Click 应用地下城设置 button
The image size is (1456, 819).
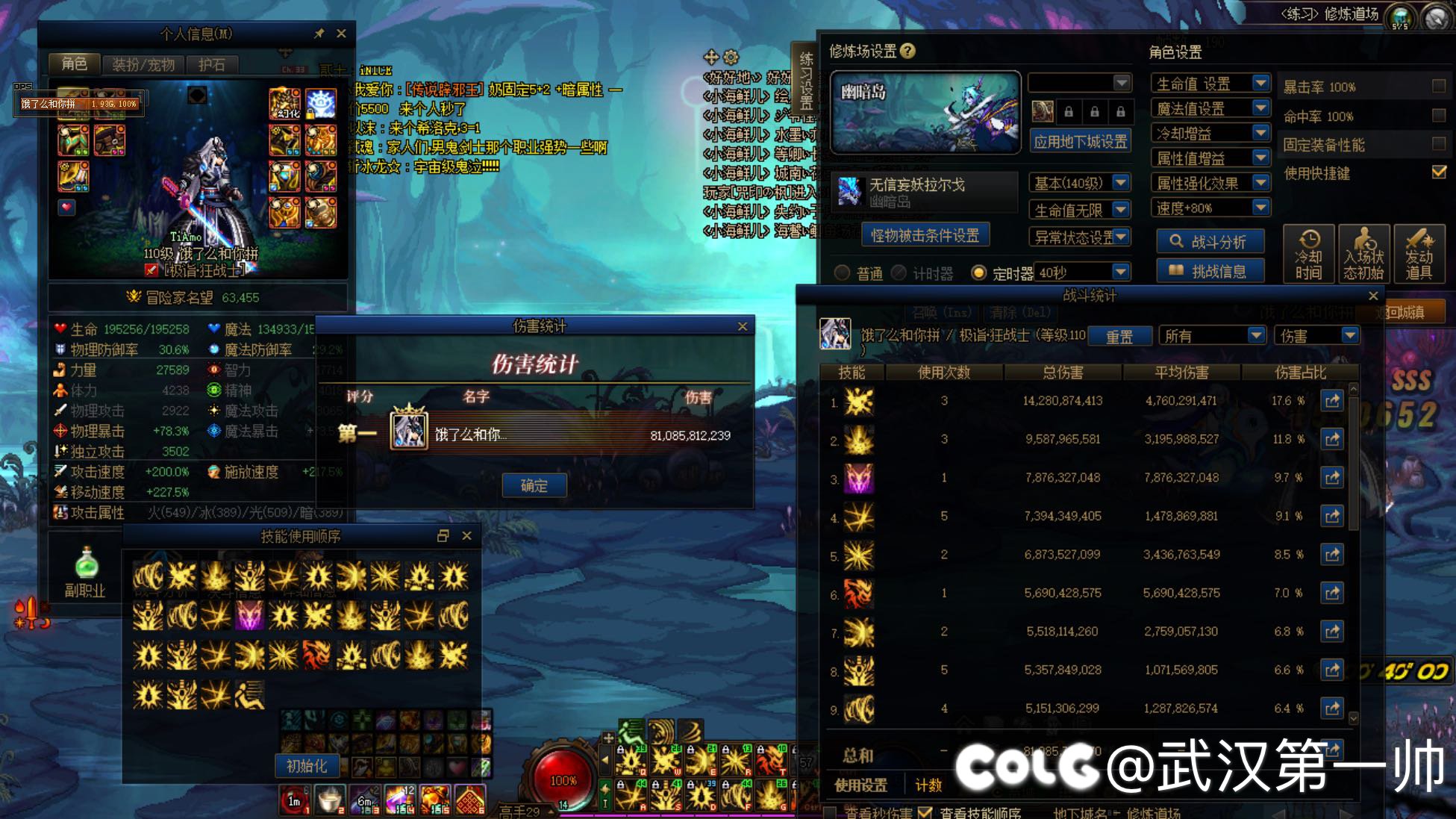pyautogui.click(x=1080, y=142)
